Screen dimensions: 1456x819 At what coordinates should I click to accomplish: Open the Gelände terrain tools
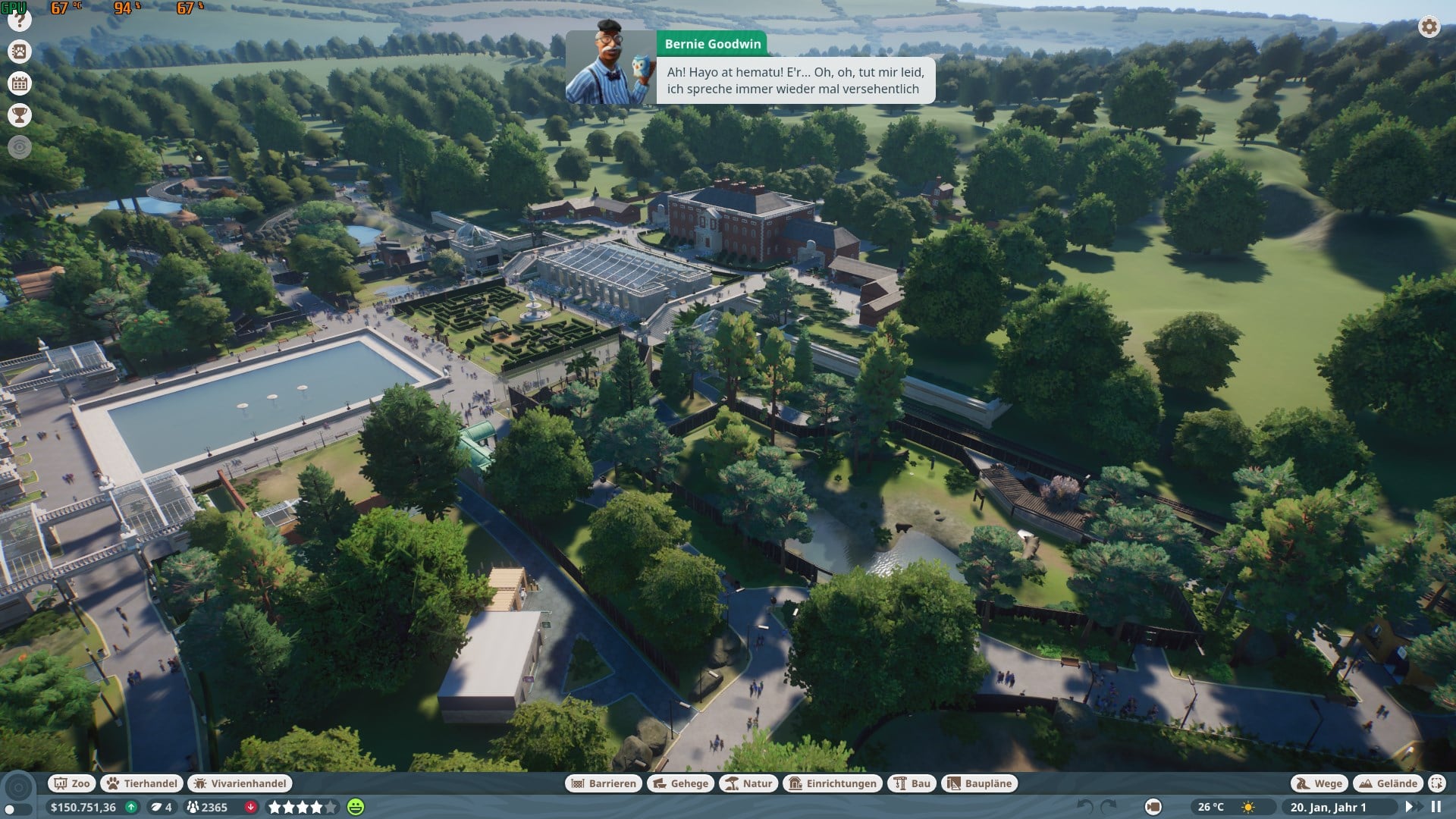(x=1389, y=783)
